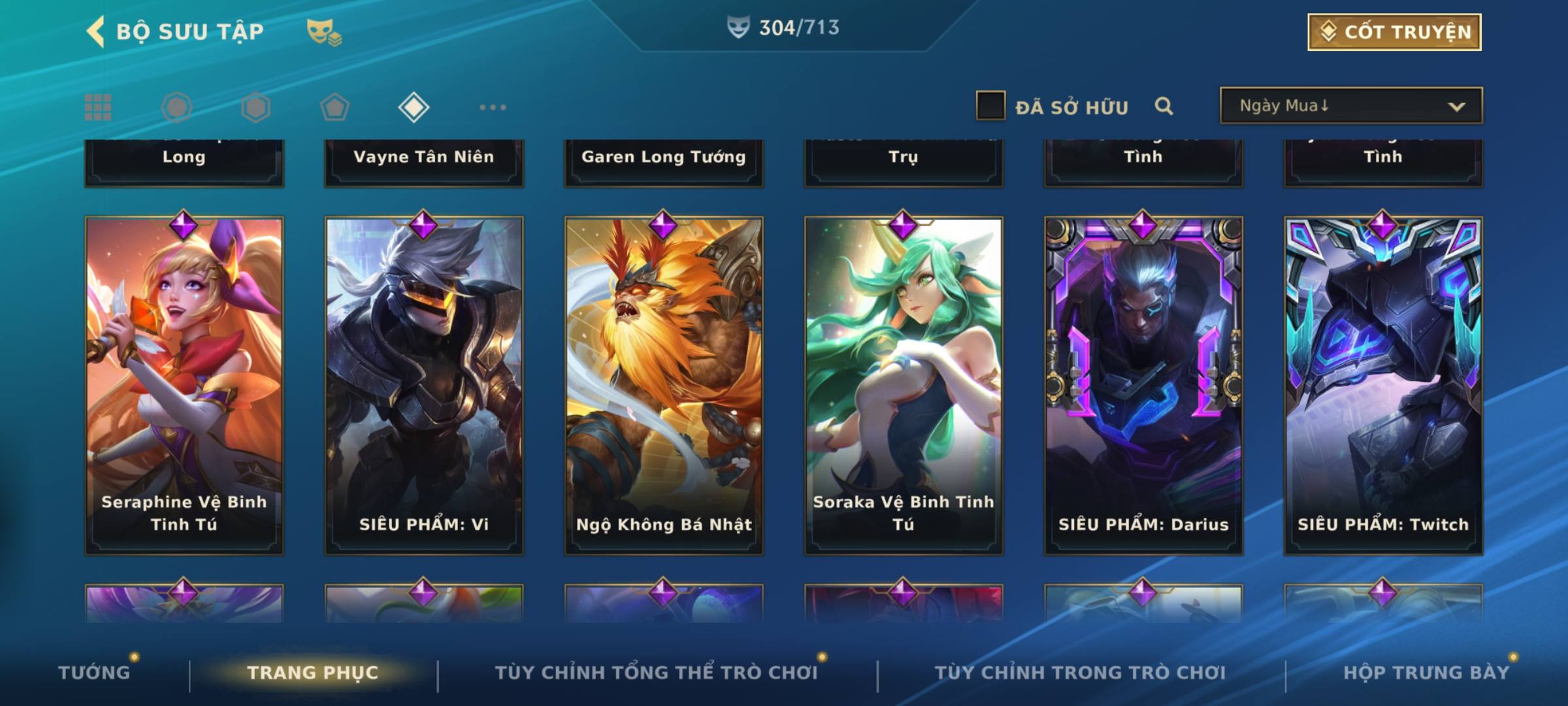Switch to Tùy Chỉnh Trong Trò Chơi tab
Image resolution: width=1568 pixels, height=706 pixels.
[x=1080, y=673]
